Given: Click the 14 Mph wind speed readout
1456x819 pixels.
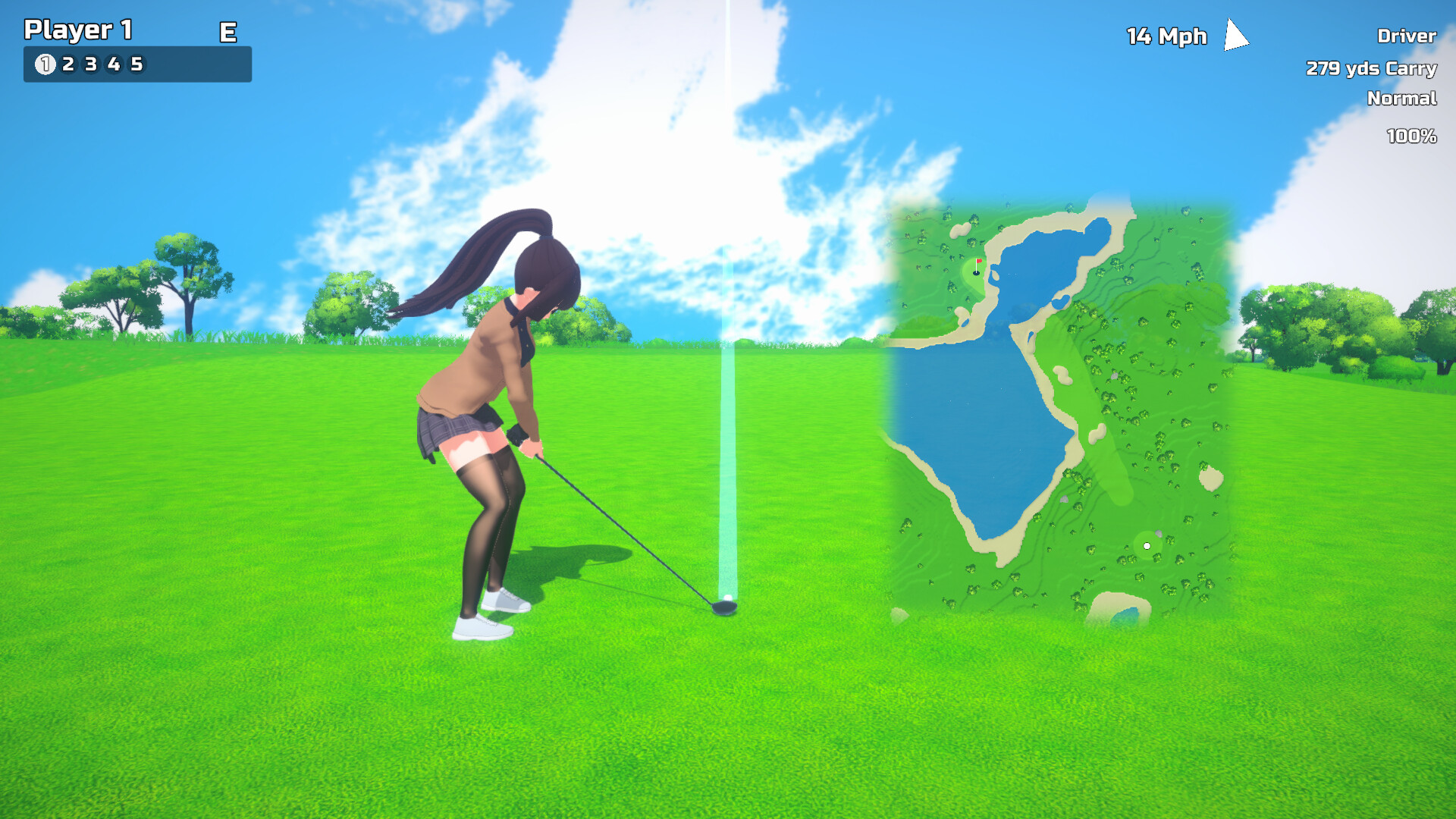Looking at the screenshot, I should pyautogui.click(x=1167, y=36).
